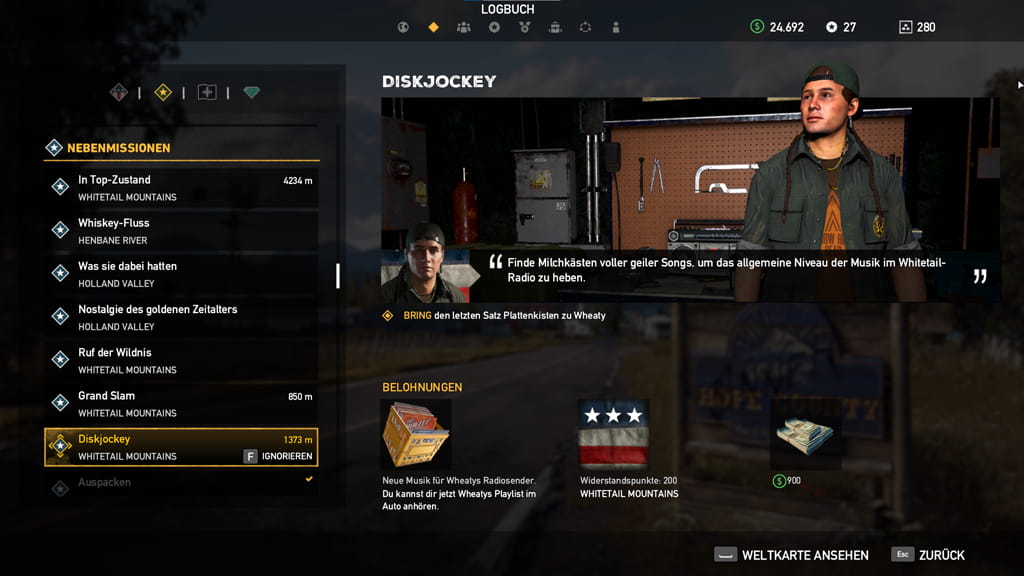Switch to the cult flag filter tab
Screen dimensions: 1024x576
point(207,93)
